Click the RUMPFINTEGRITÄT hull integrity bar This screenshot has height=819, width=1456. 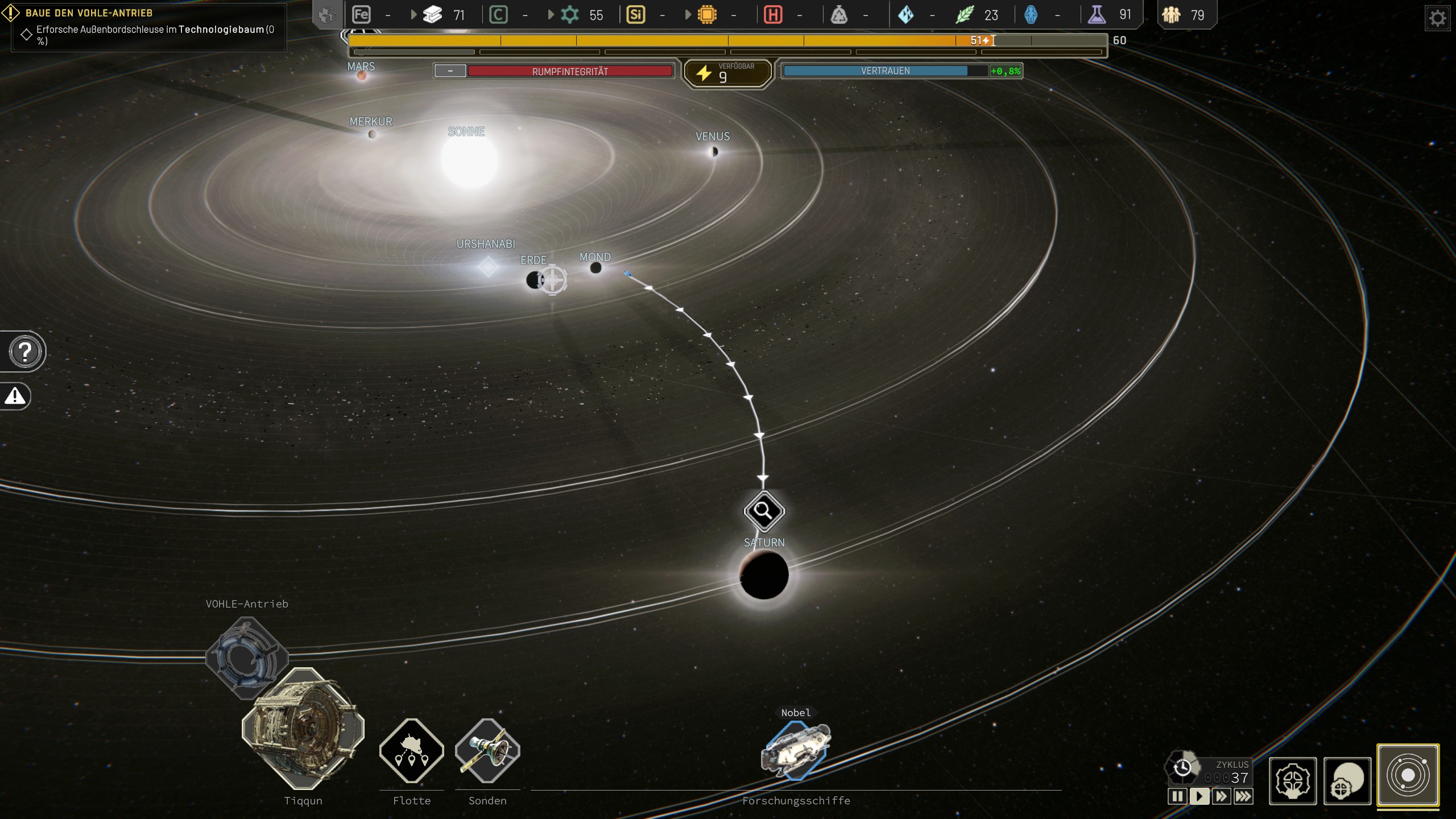[570, 72]
